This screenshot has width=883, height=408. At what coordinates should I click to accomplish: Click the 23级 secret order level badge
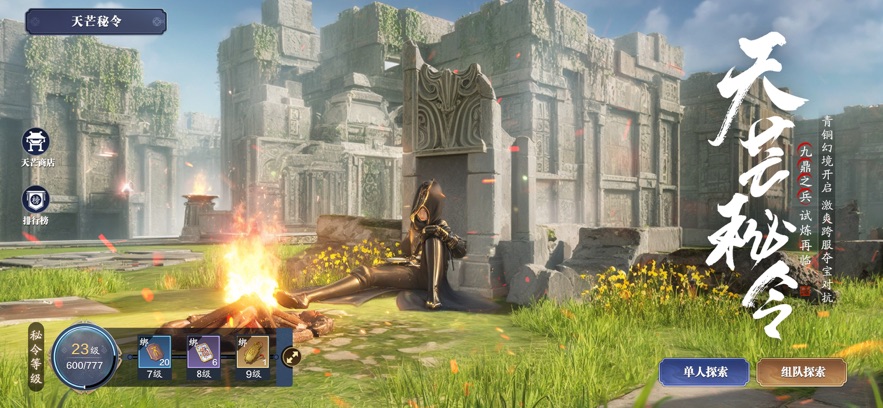coord(82,356)
